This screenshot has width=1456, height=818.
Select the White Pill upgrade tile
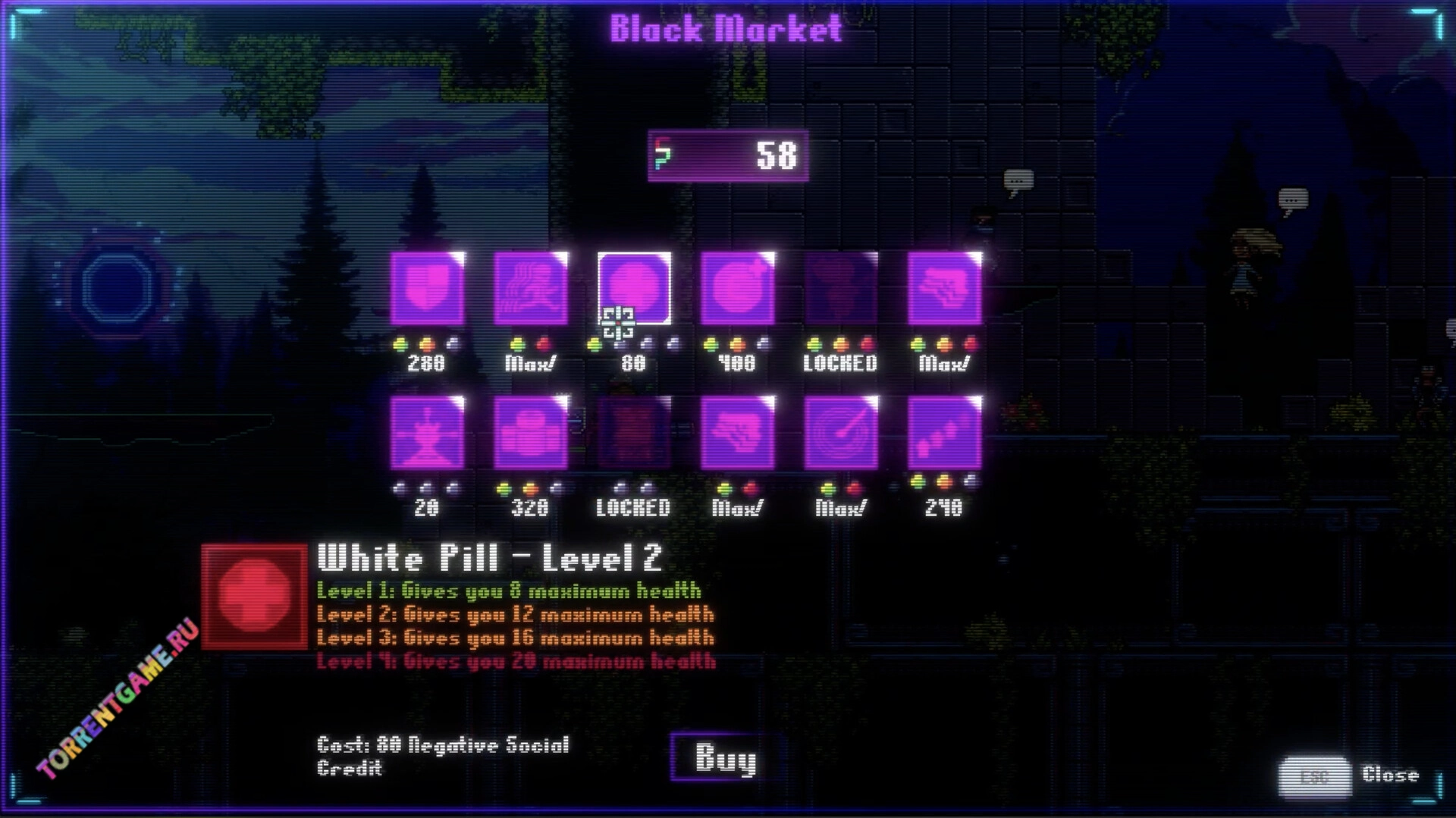[634, 289]
